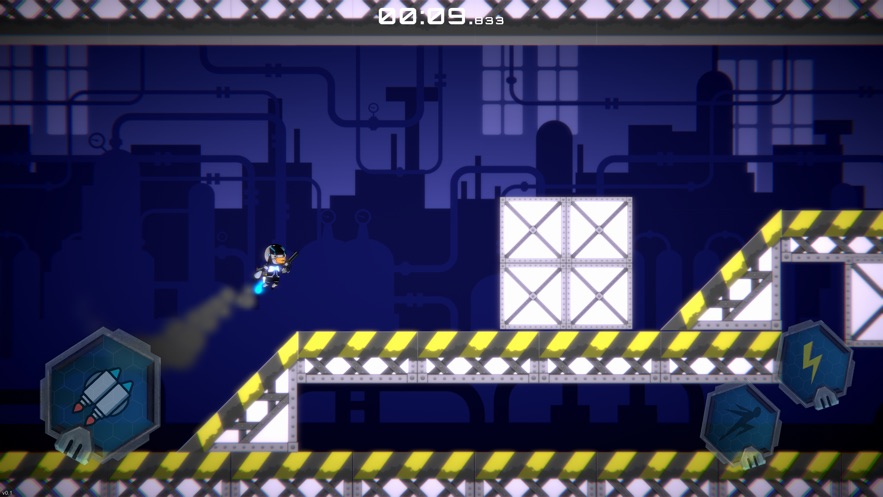
Task: Trigger the dashing runner silhouette ability
Action: tap(741, 423)
